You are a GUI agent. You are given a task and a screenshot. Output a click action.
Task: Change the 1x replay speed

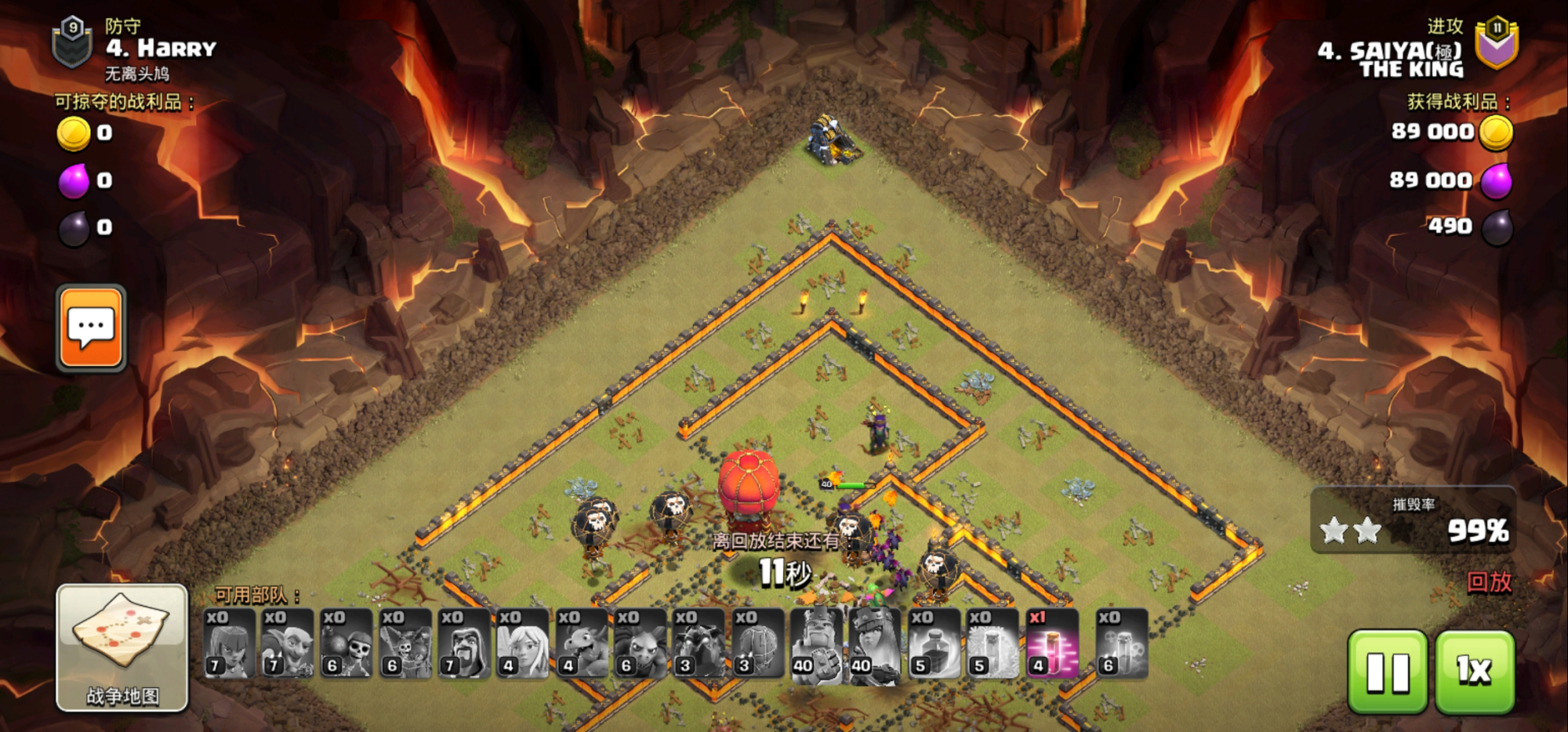(1474, 672)
